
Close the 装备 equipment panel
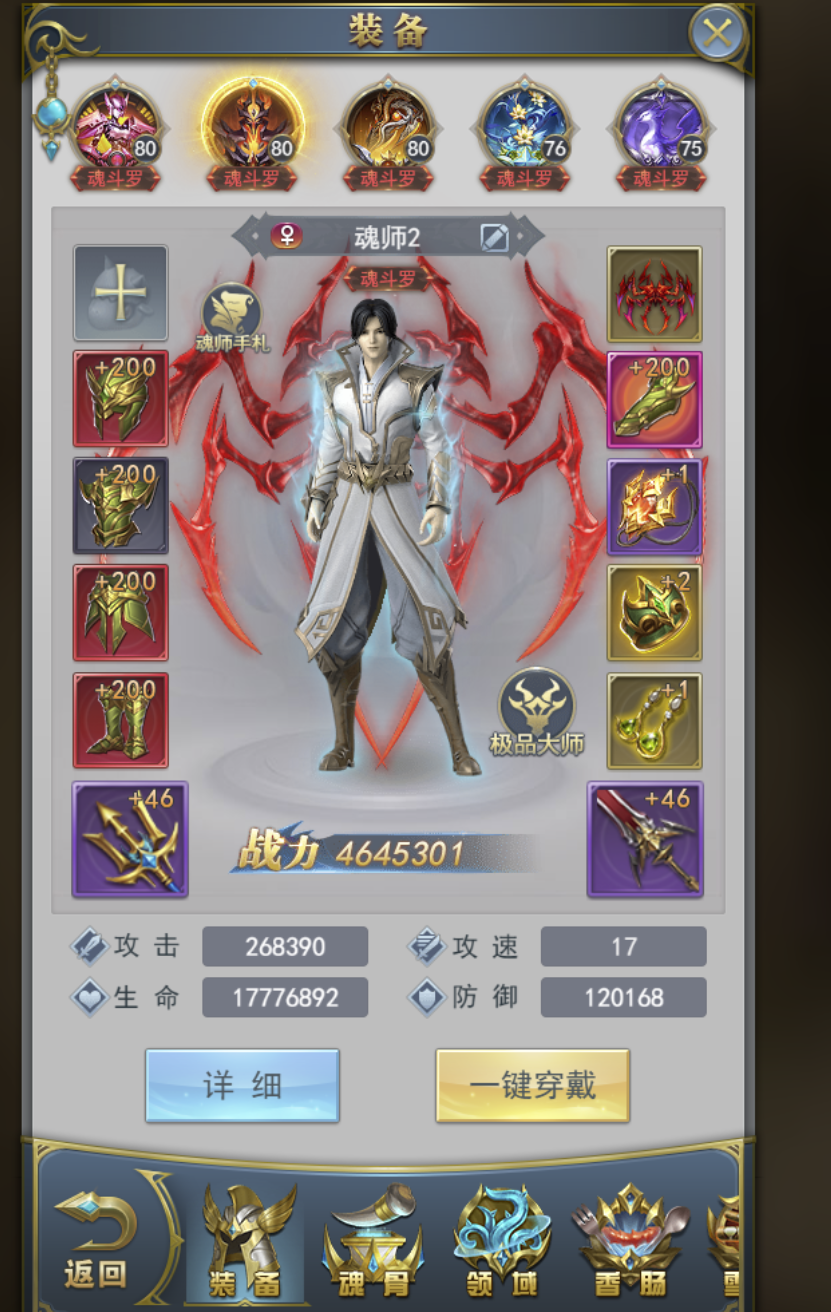(717, 34)
